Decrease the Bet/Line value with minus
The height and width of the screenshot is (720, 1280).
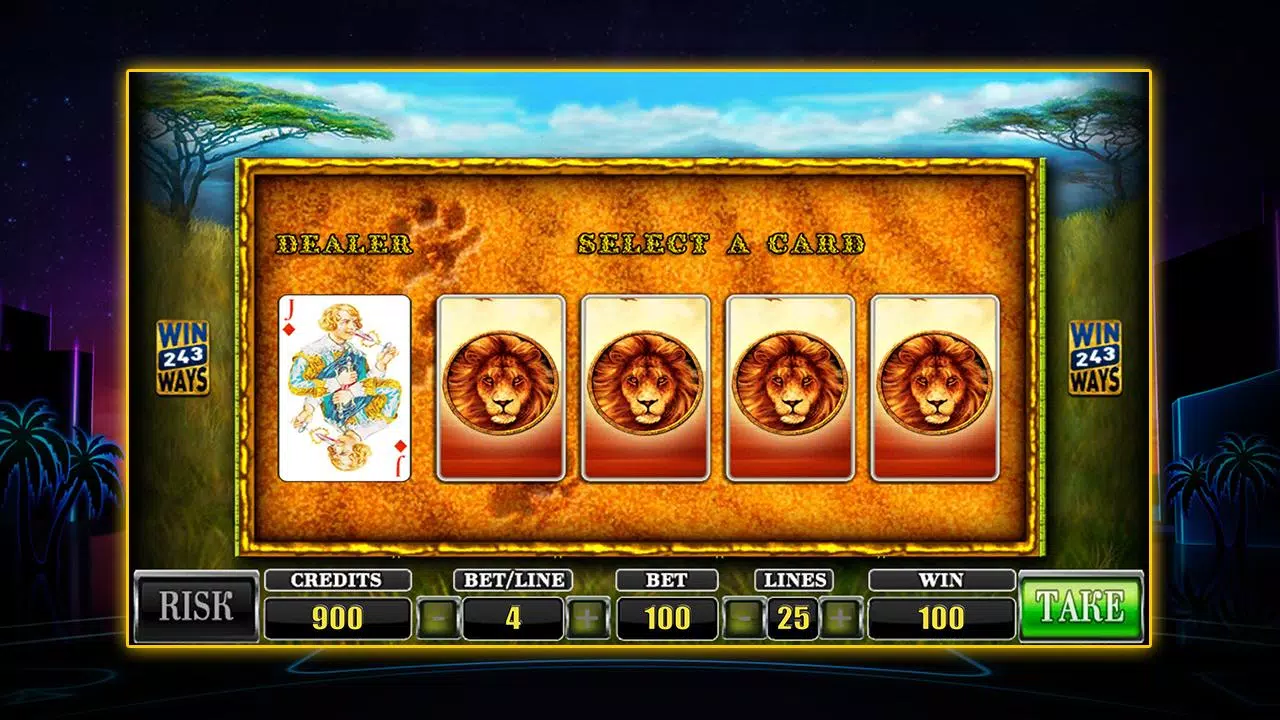pyautogui.click(x=438, y=619)
